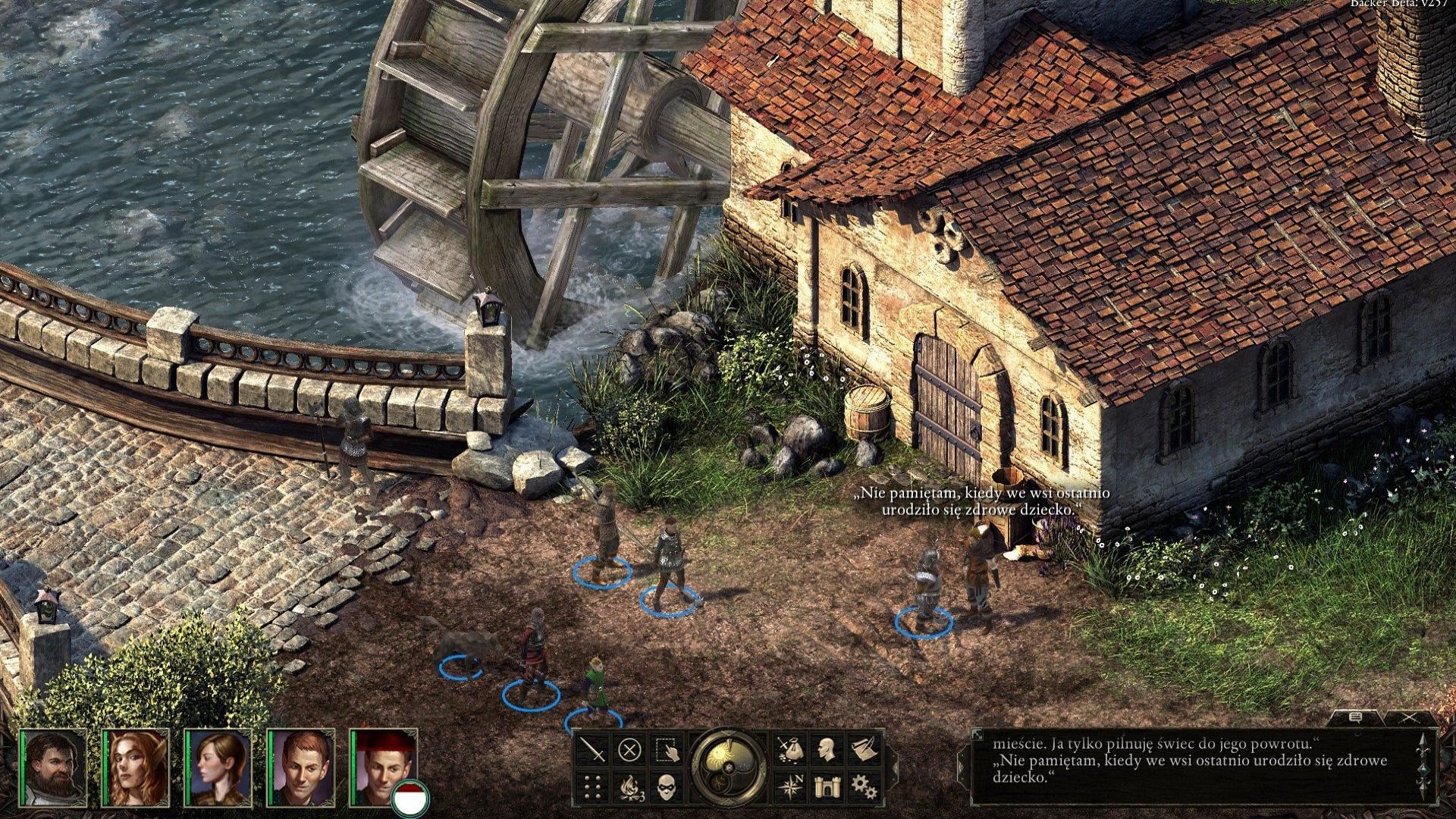Screen dimensions: 1456x819
Task: Select all party members with the hand icon
Action: pyautogui.click(x=667, y=750)
